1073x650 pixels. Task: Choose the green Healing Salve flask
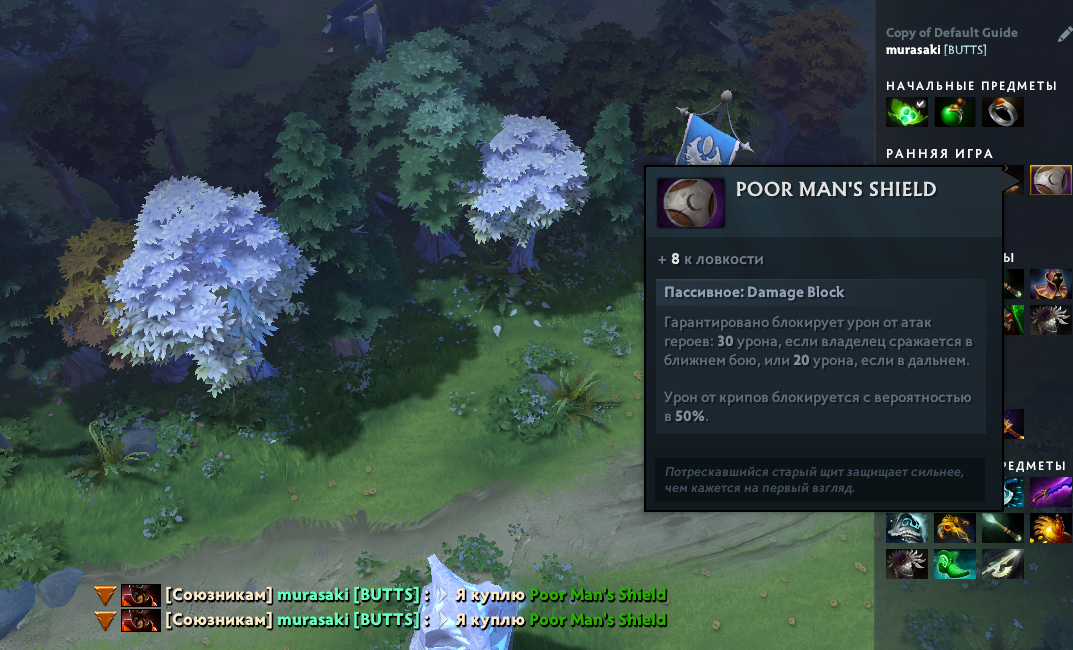(954, 112)
